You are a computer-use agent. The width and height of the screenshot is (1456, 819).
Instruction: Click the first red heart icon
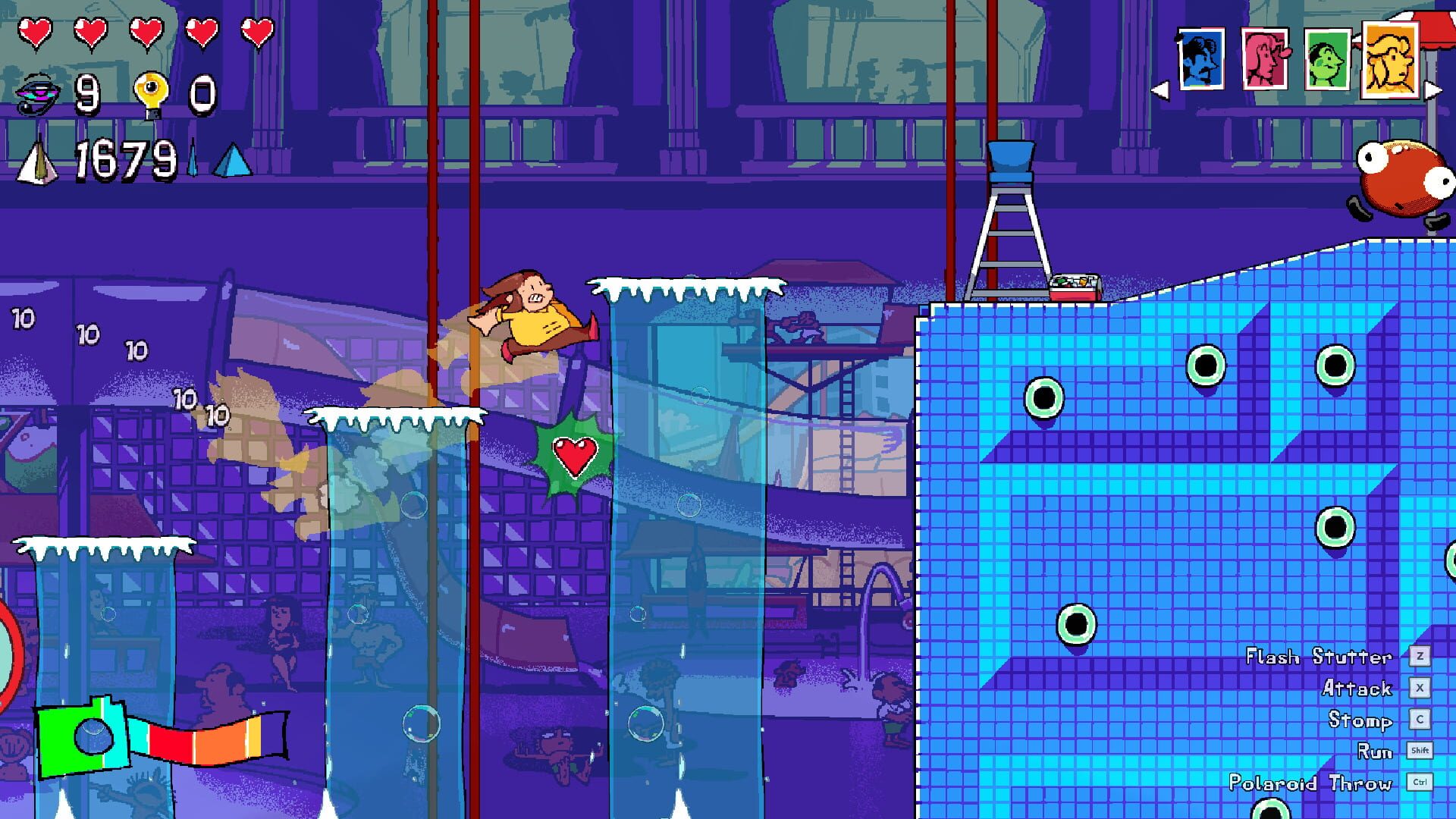34,30
